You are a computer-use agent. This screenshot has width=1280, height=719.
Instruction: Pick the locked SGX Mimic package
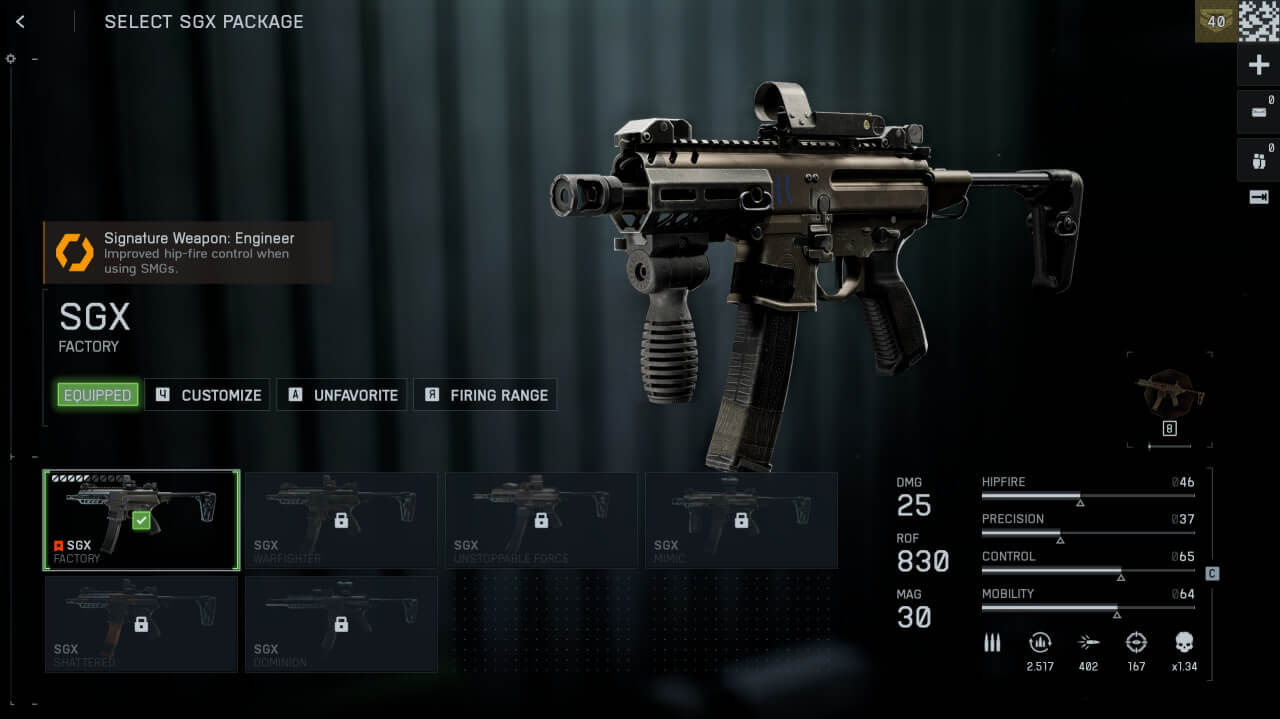[741, 520]
